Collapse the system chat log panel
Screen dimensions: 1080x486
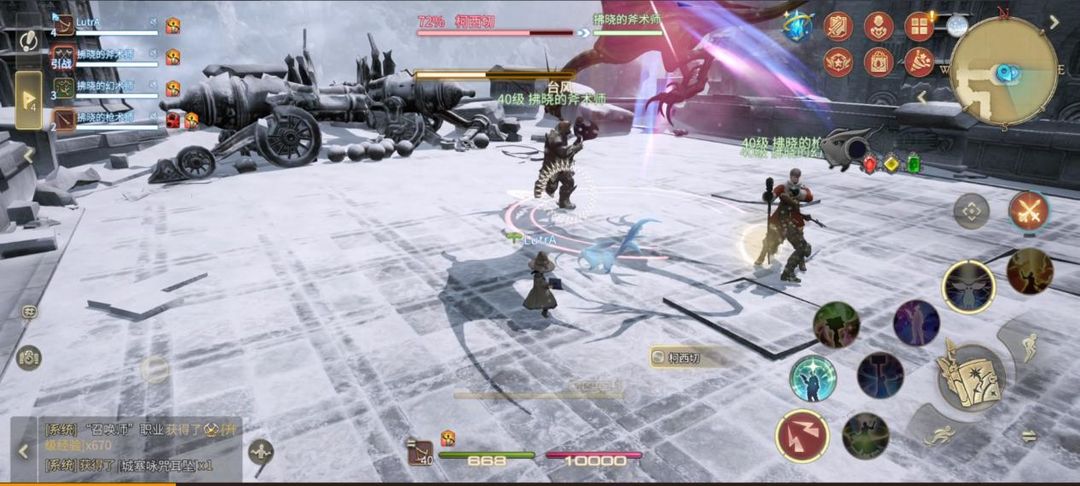(24, 451)
